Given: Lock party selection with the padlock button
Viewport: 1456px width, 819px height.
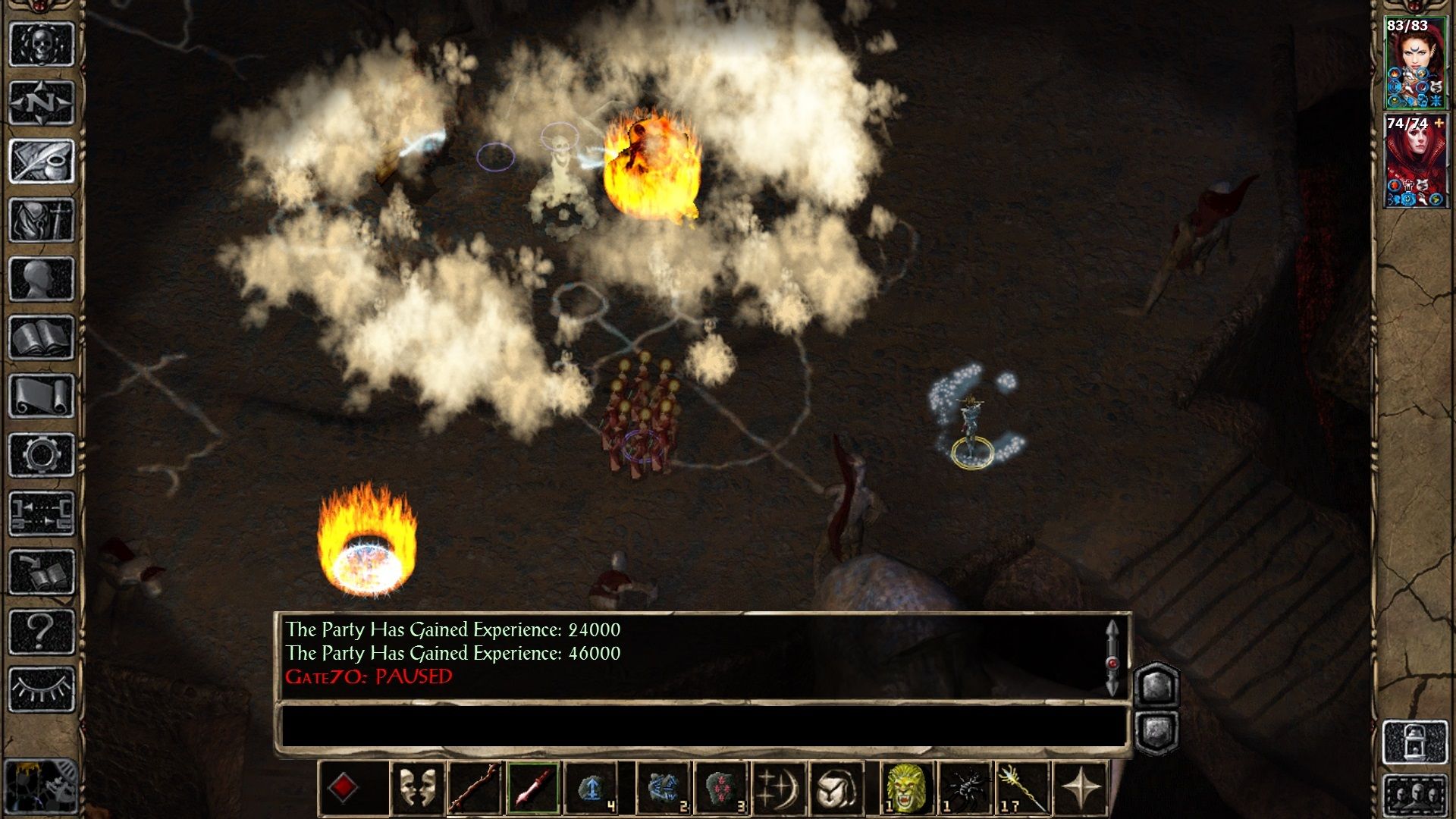Looking at the screenshot, I should (x=1417, y=741).
